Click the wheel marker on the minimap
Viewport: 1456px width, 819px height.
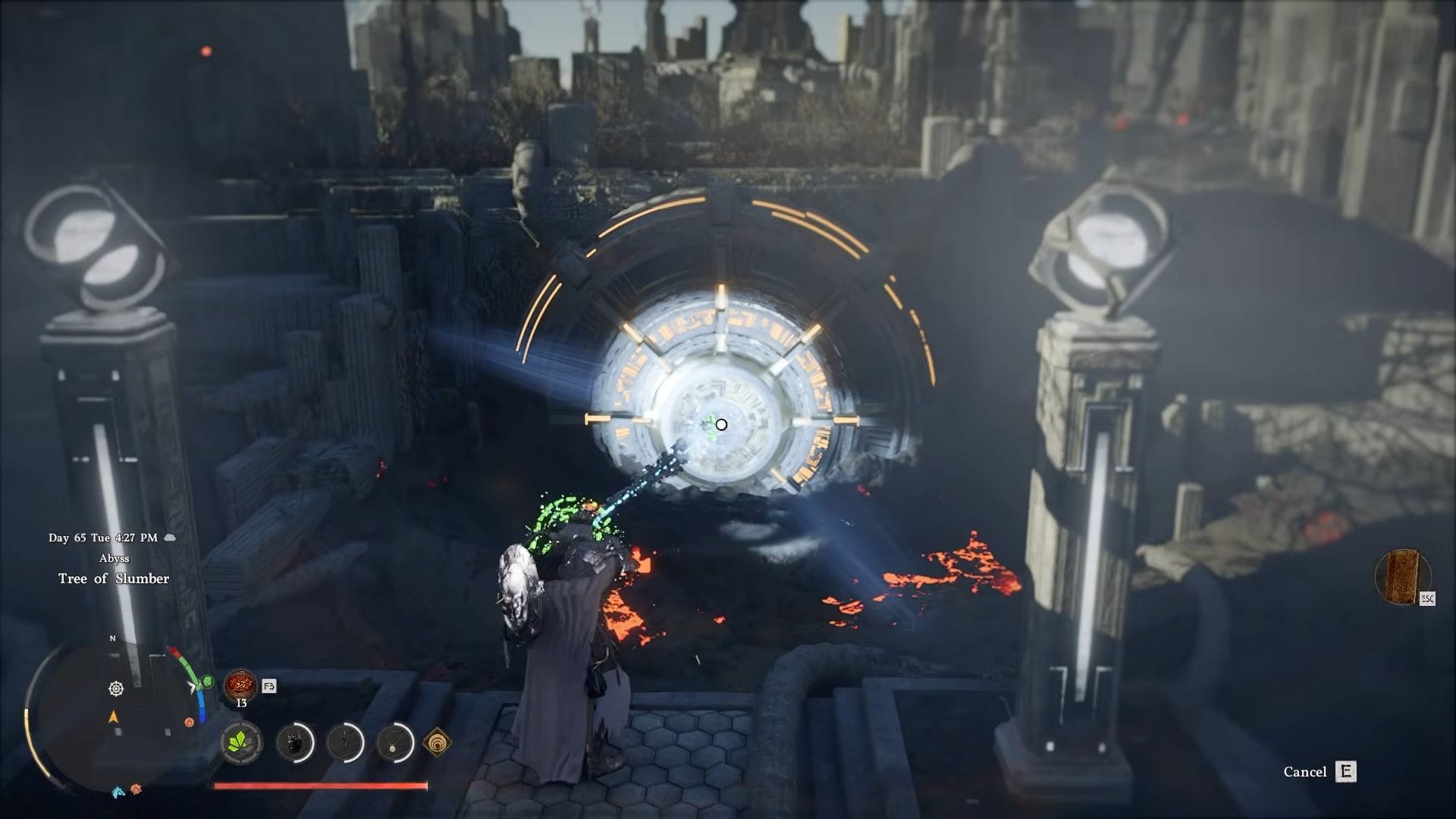click(116, 689)
